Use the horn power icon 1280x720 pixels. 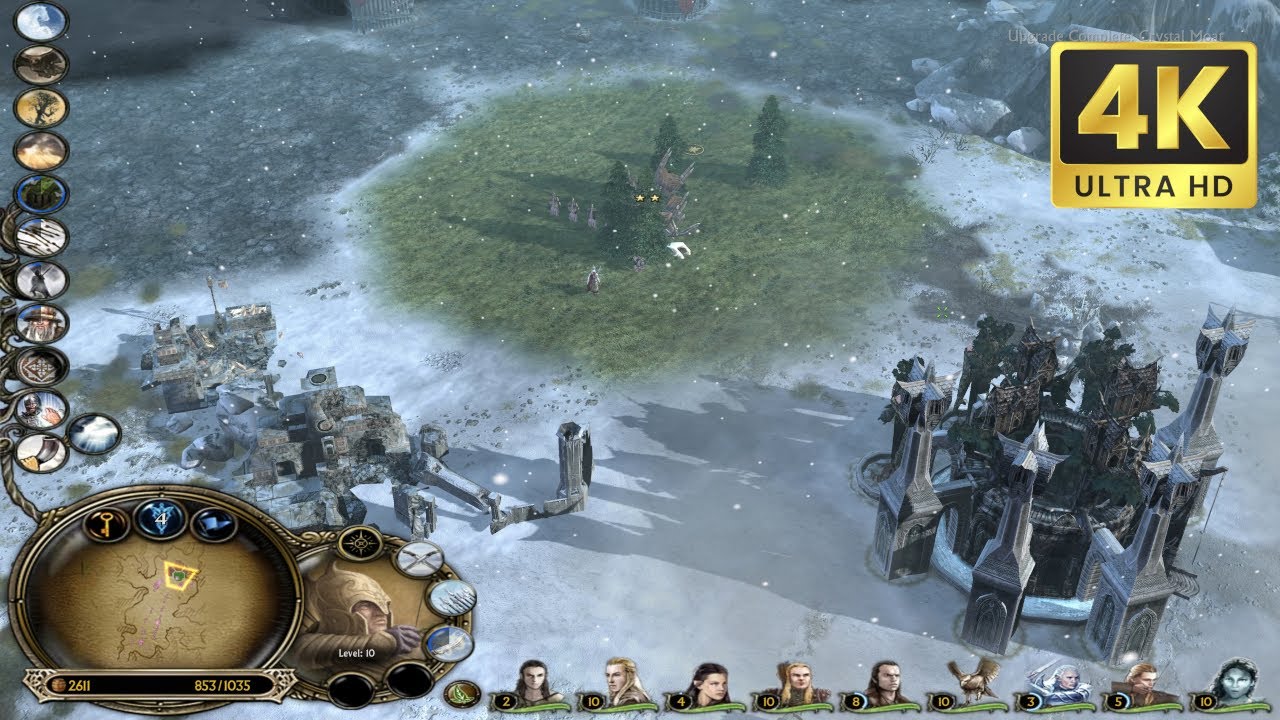tap(41, 452)
